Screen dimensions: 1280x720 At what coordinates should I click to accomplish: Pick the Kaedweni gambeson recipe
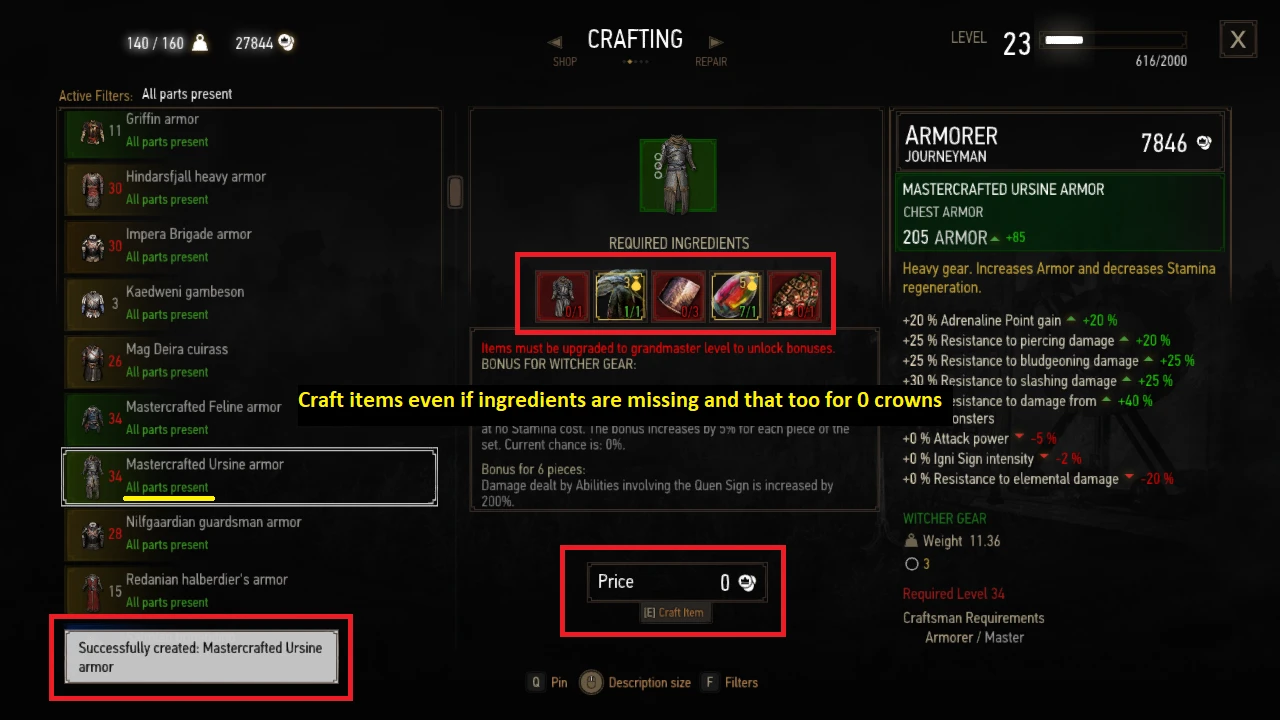[250, 302]
